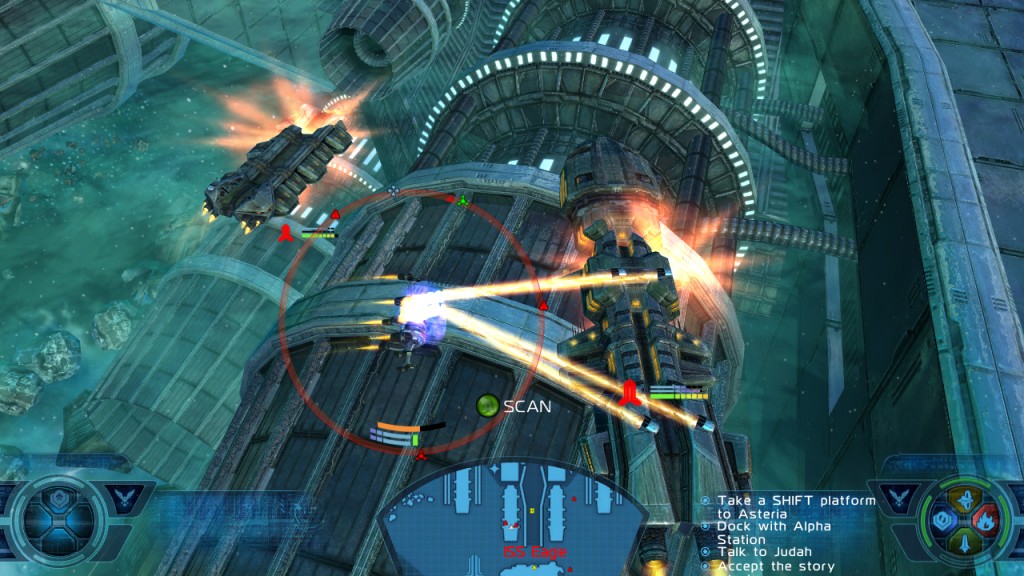This screenshot has width=1024, height=576.
Task: Select the SCAN target marker
Action: pos(487,406)
